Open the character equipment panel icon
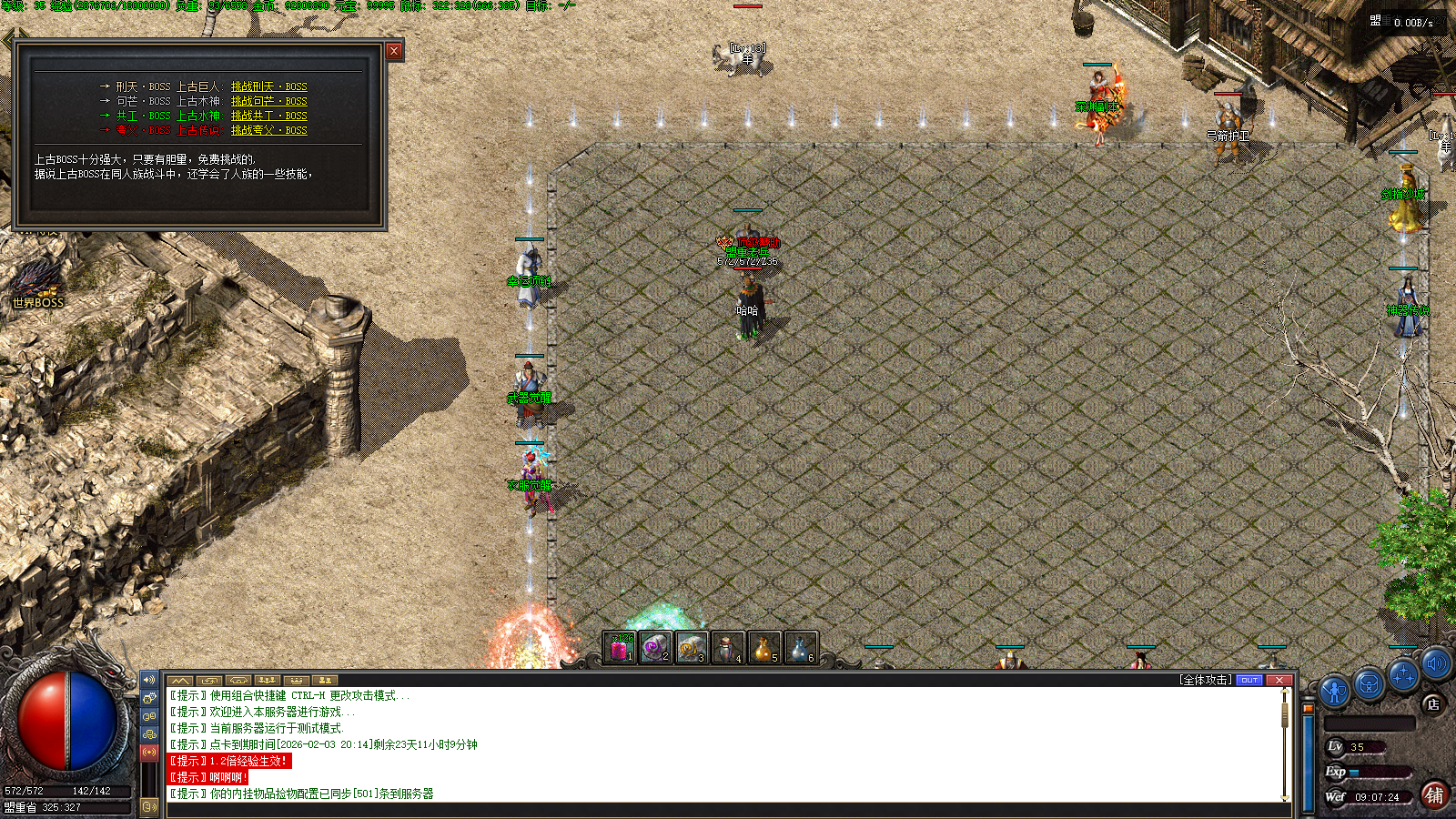 coord(1334,692)
